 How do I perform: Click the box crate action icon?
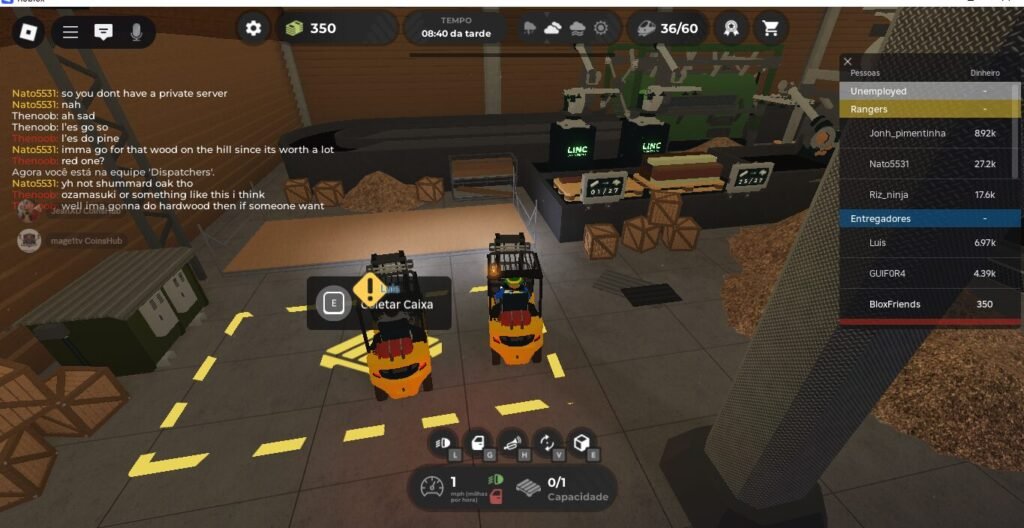[x=582, y=443]
